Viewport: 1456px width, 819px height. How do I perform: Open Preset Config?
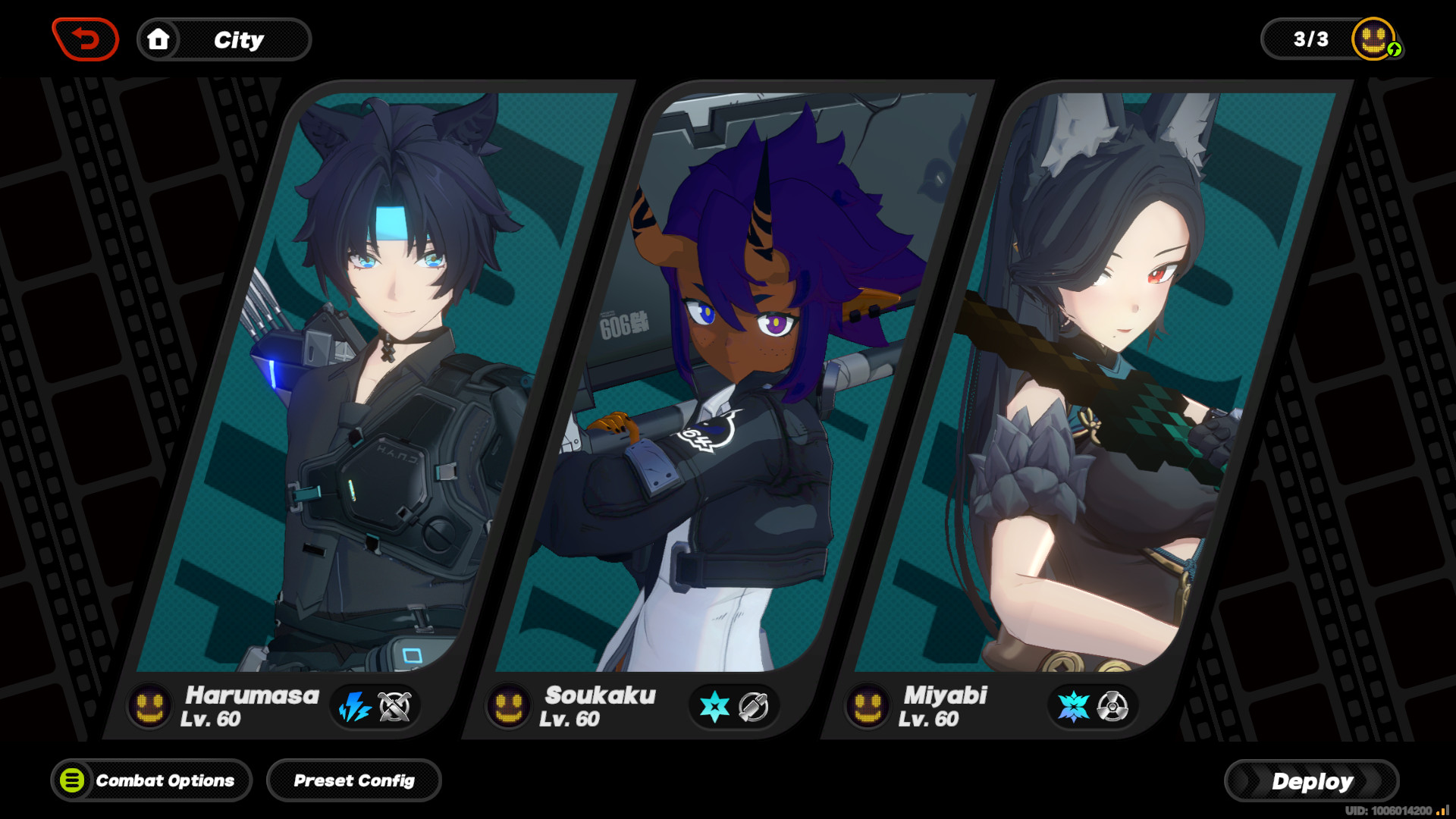[x=353, y=780]
